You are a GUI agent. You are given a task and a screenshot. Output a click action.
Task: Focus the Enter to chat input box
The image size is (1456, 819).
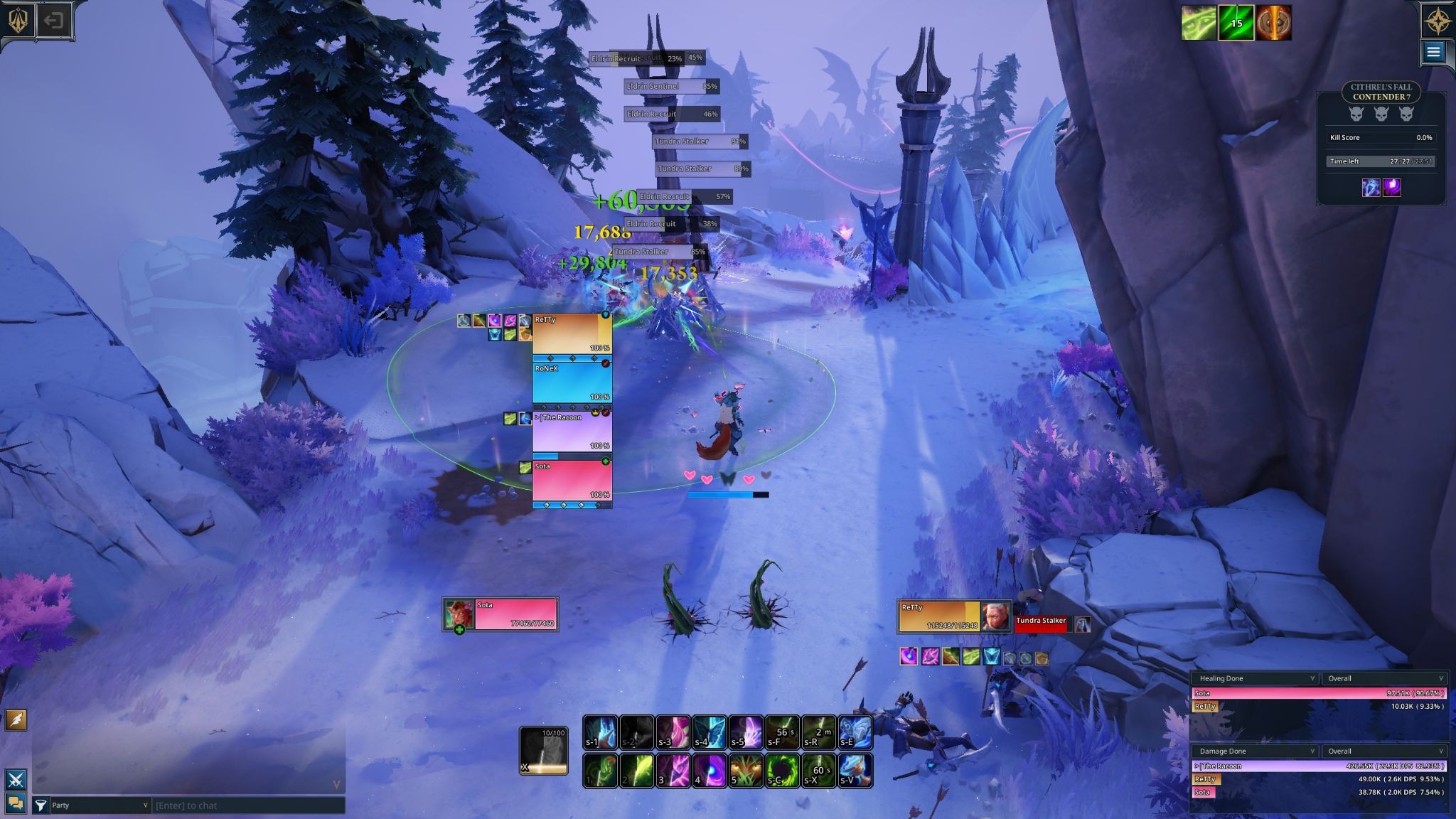[249, 805]
